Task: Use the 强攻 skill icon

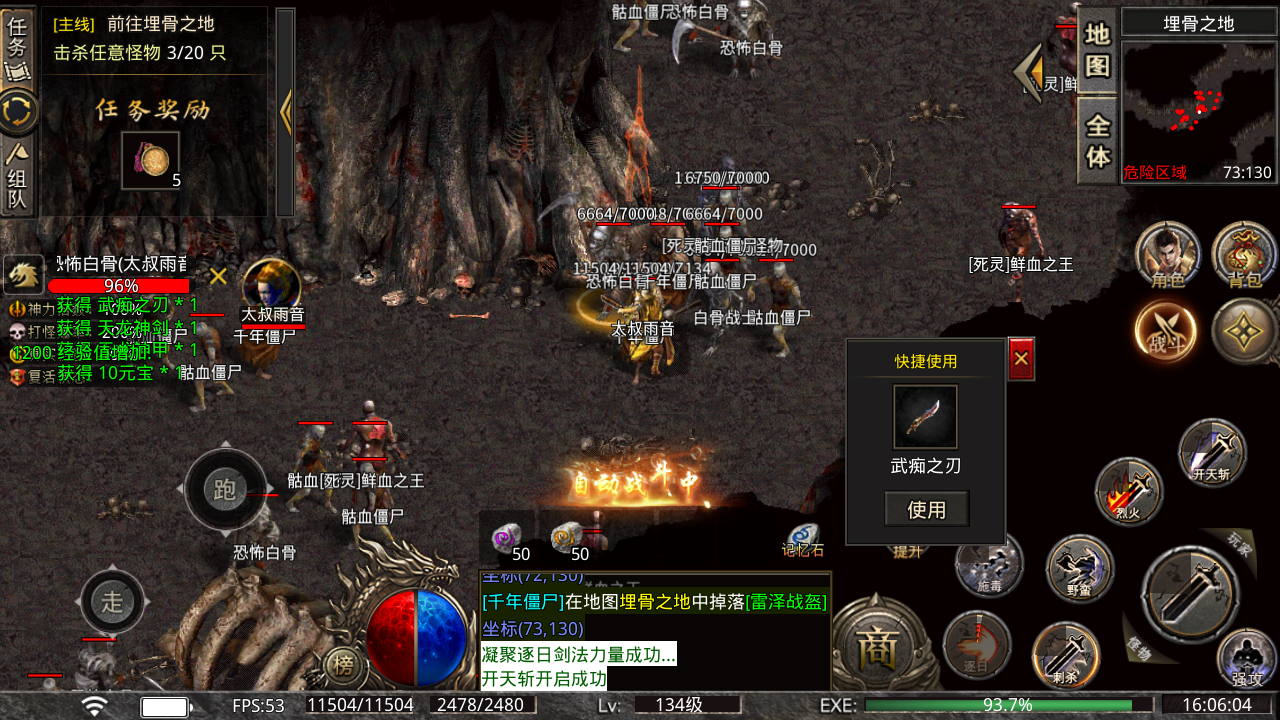Action: 1243,655
